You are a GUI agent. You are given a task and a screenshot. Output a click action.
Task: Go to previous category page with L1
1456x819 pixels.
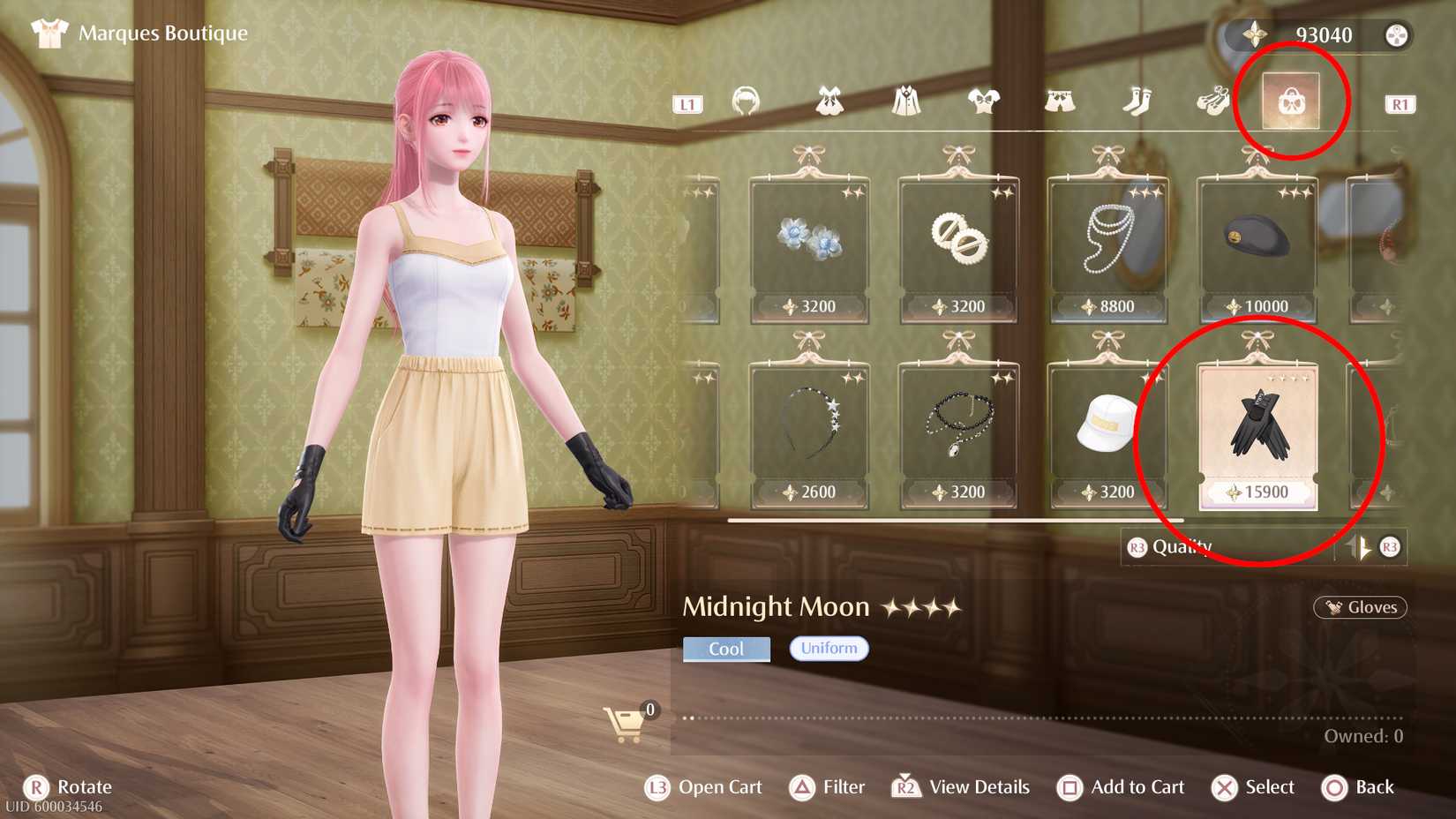pos(687,105)
